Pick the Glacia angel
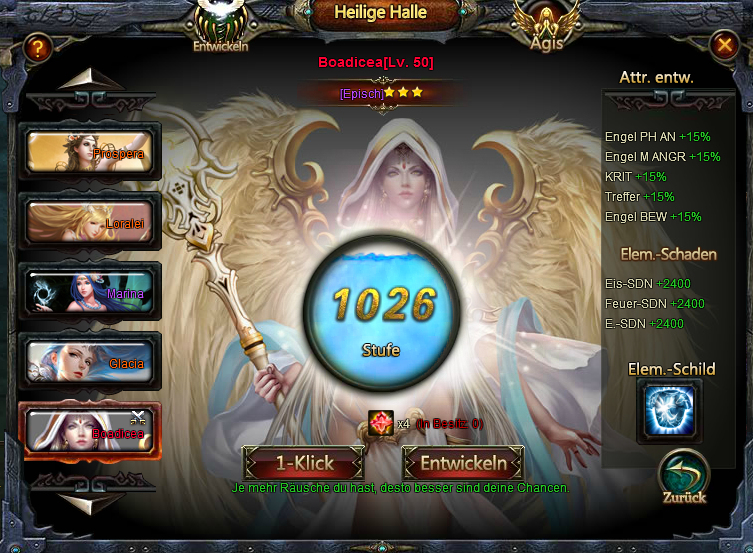753x553 pixels. pyautogui.click(x=90, y=362)
